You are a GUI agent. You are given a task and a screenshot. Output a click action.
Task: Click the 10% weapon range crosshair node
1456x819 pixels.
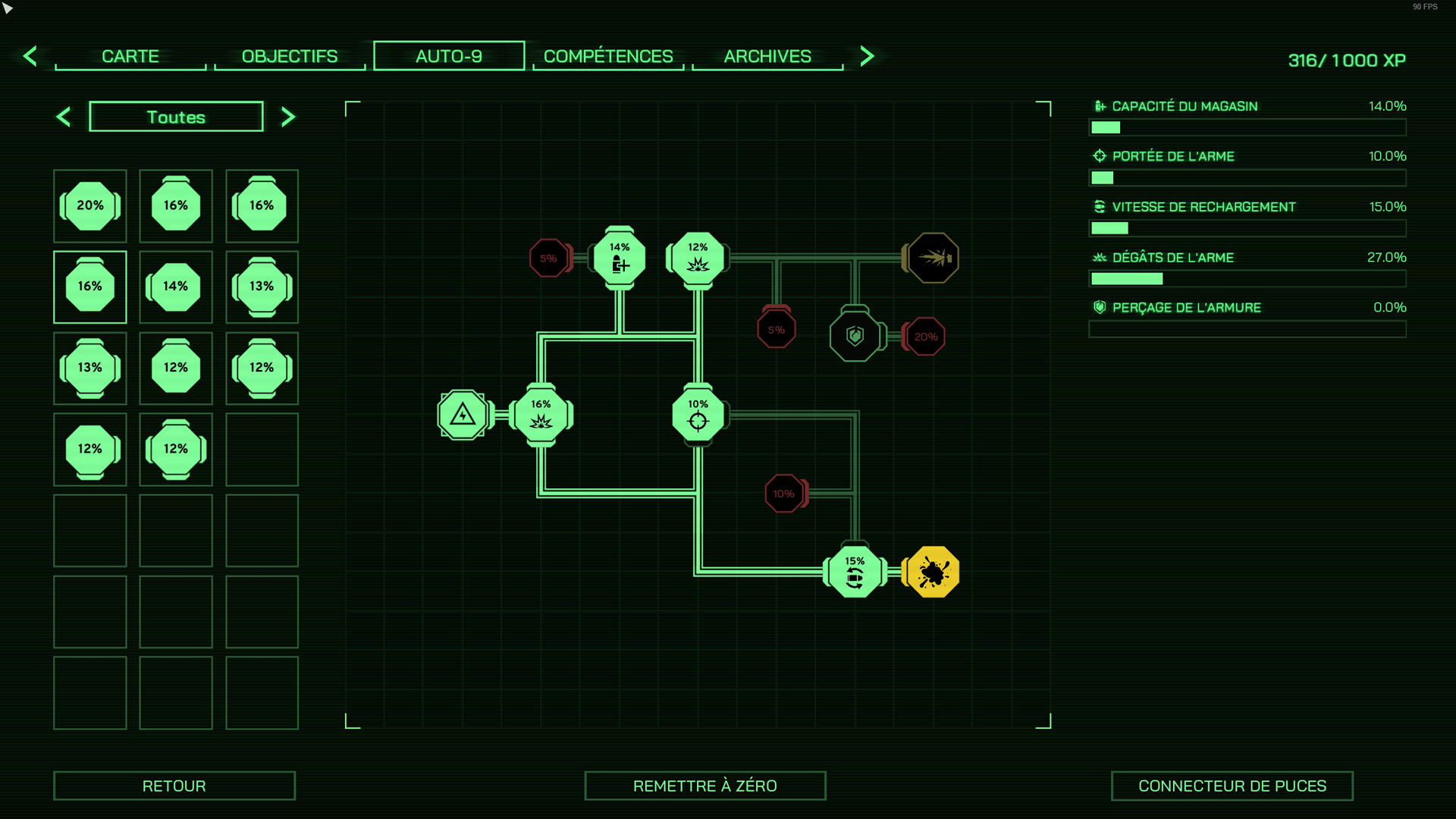[x=698, y=416]
